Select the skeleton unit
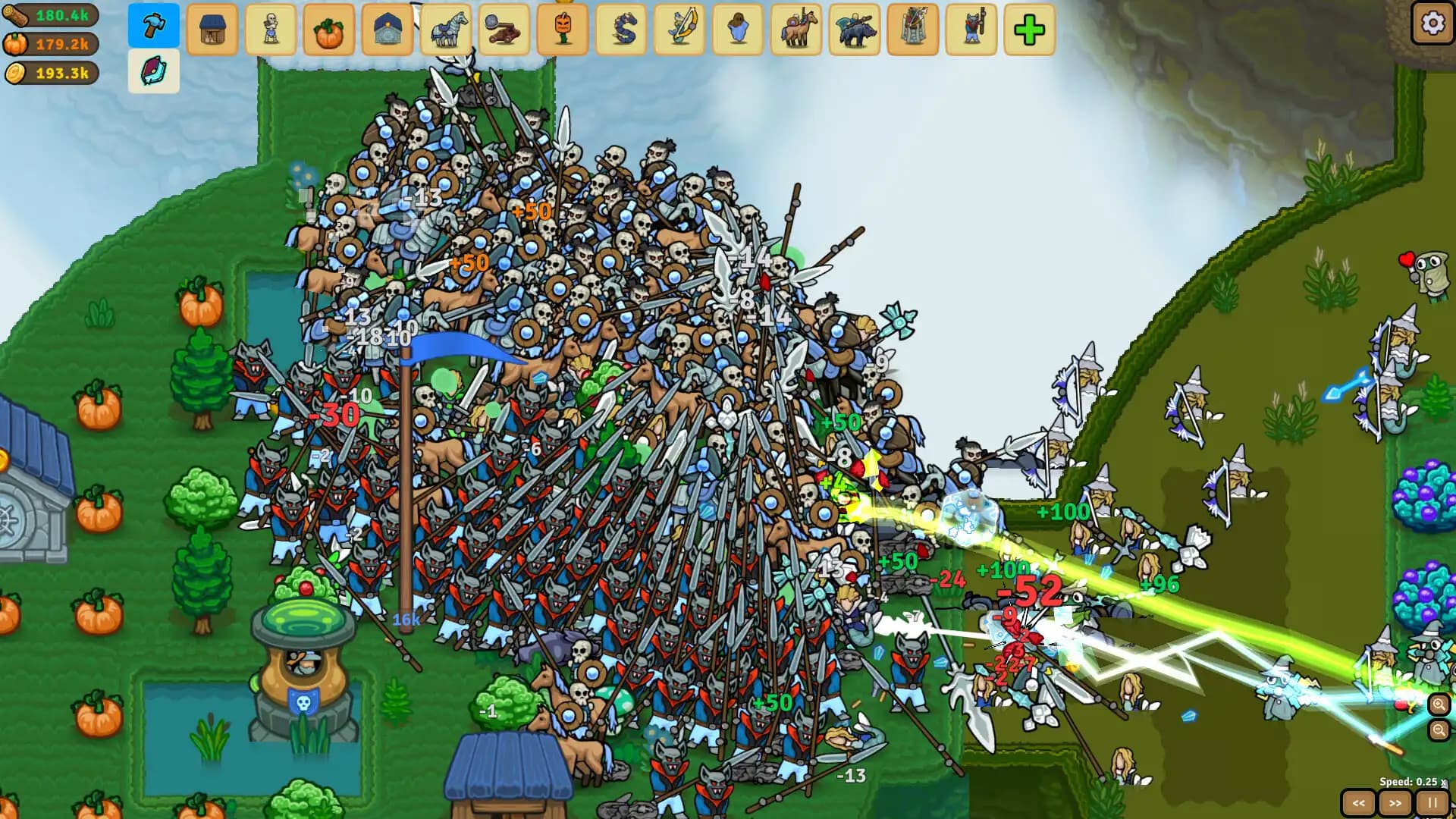The width and height of the screenshot is (1456, 819). [x=271, y=30]
